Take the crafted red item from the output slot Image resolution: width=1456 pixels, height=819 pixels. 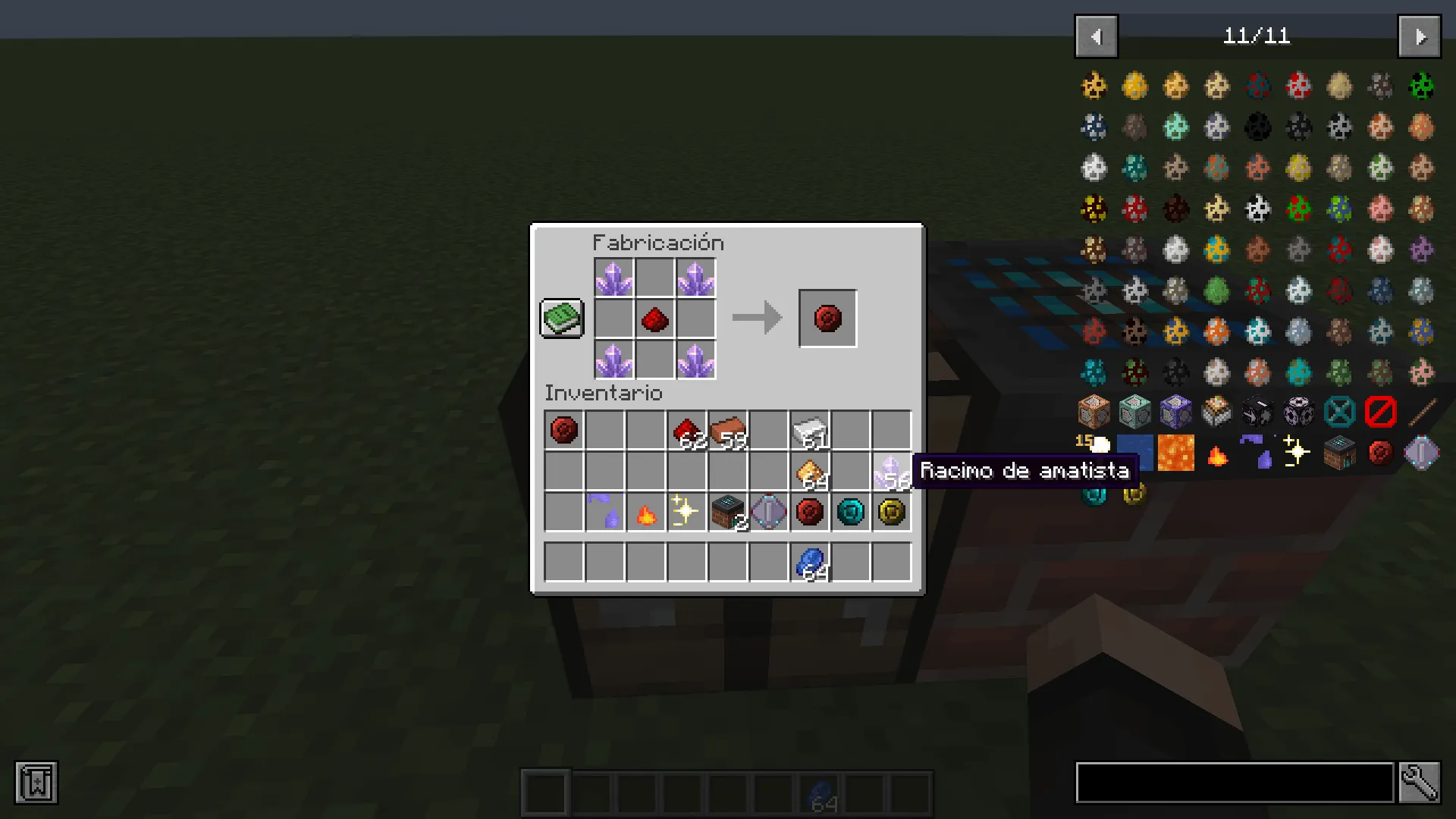click(827, 318)
